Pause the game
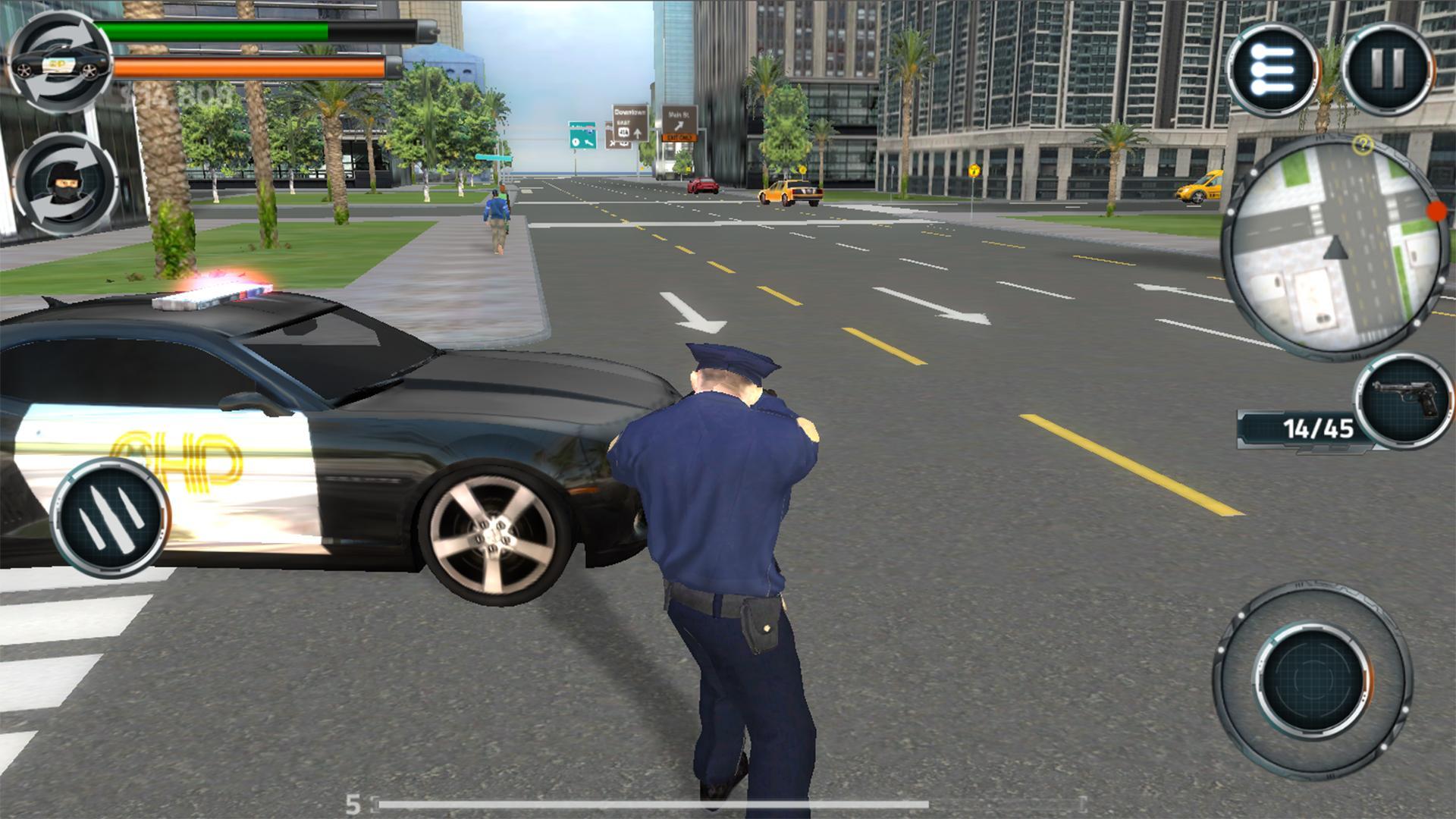Image resolution: width=1456 pixels, height=819 pixels. pos(1389,69)
